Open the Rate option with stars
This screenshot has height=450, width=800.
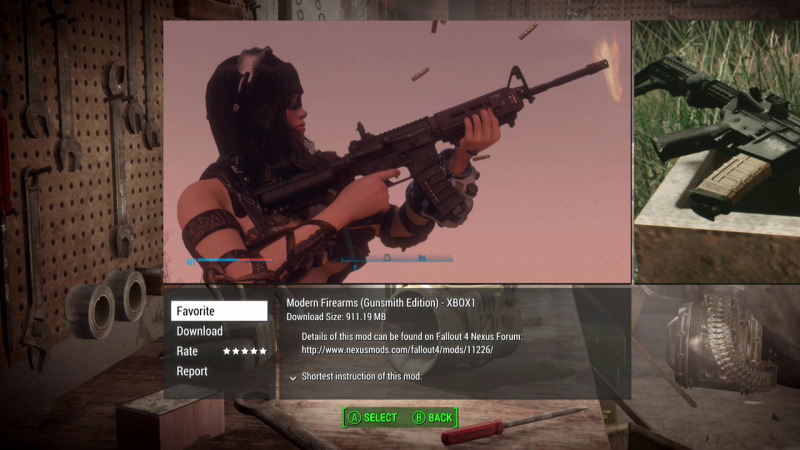pos(220,351)
